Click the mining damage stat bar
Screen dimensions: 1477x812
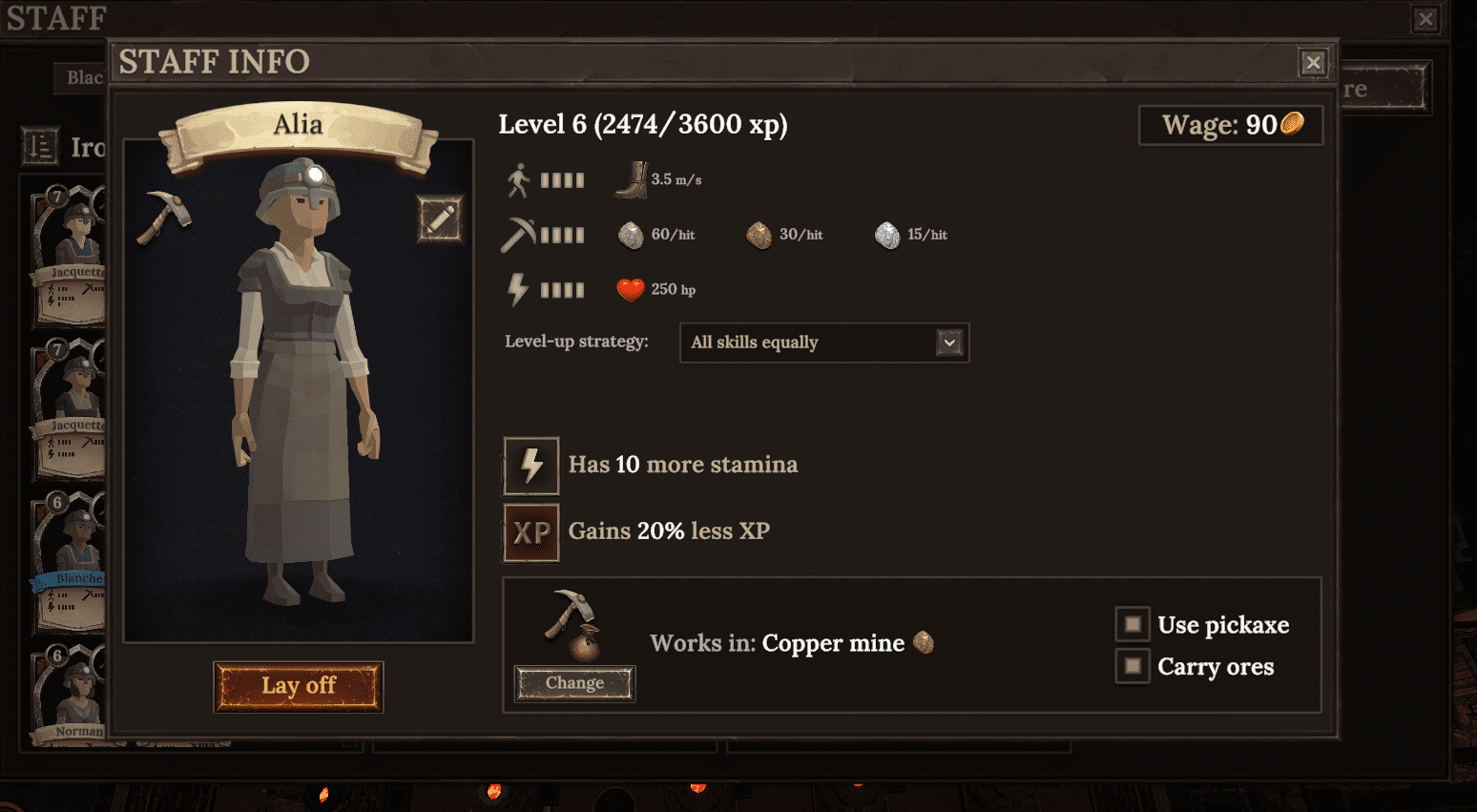click(563, 235)
